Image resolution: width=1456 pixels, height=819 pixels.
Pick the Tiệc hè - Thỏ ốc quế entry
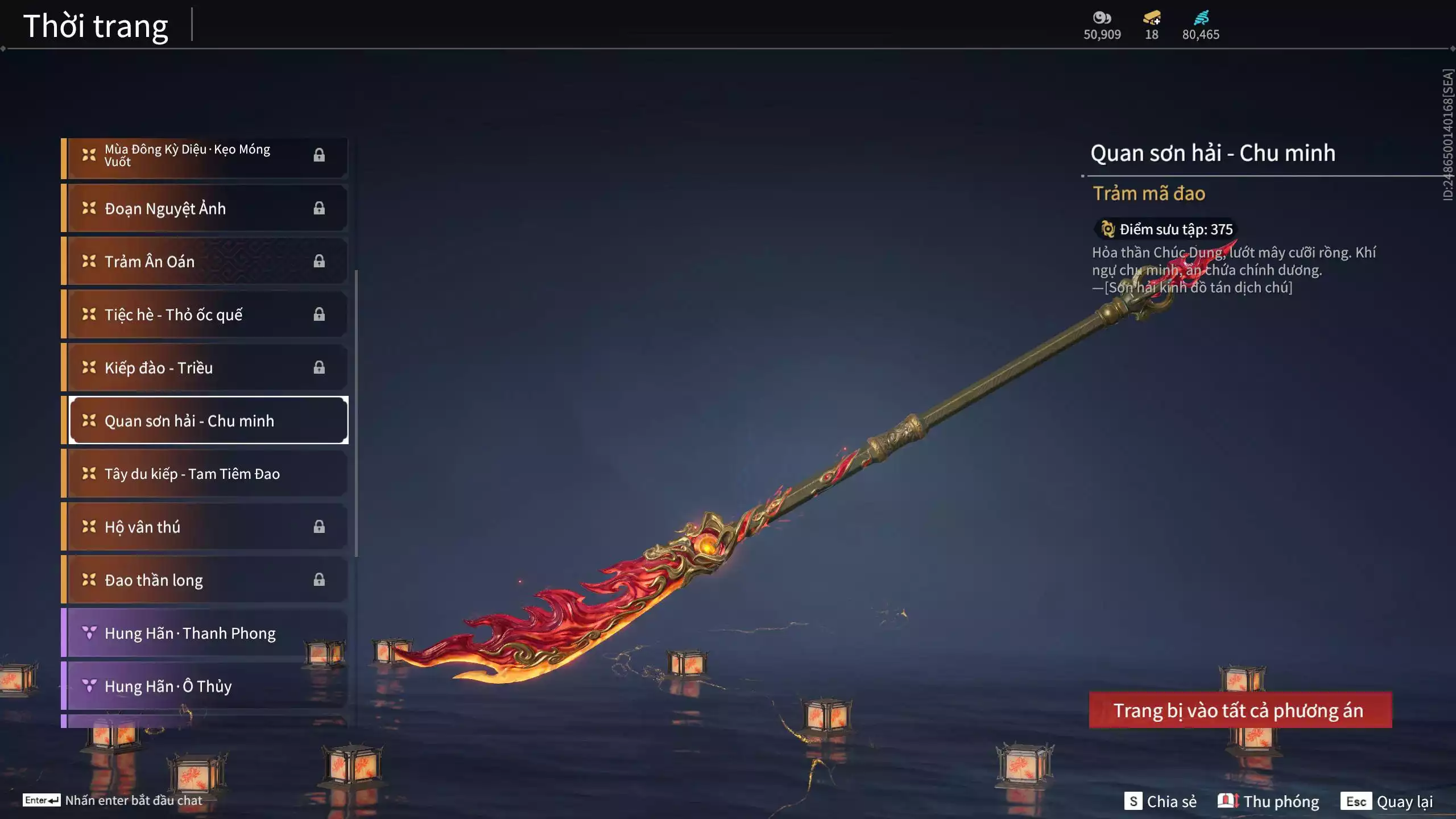(205, 315)
